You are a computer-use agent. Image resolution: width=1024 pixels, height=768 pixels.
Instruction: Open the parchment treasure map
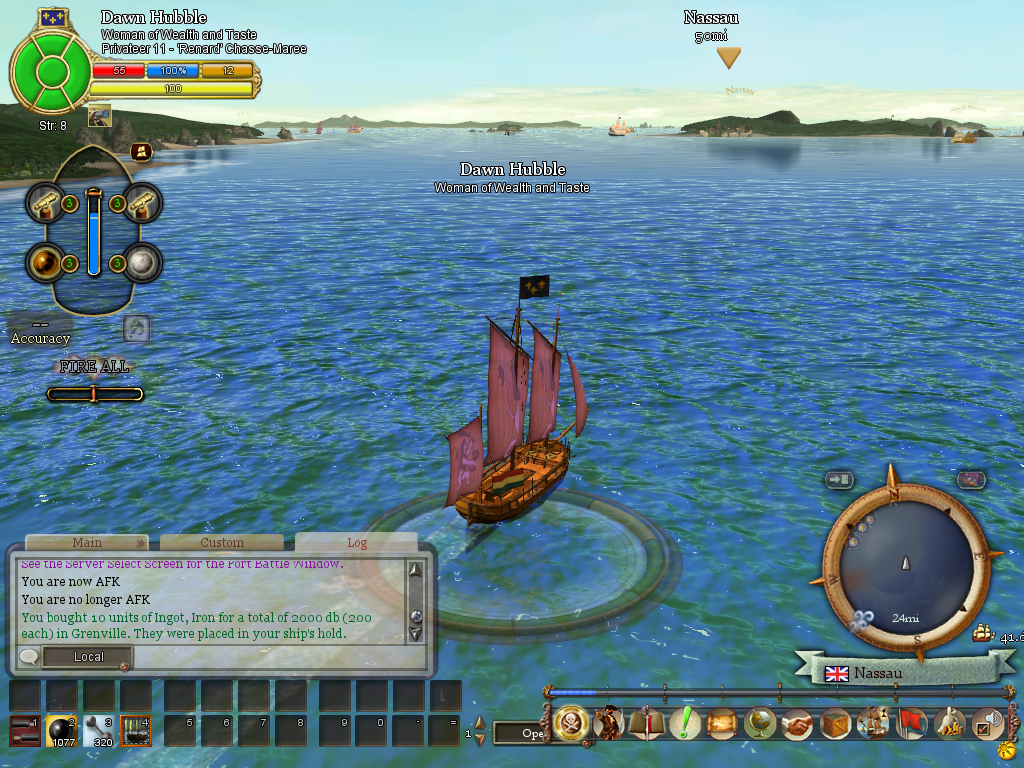tap(722, 724)
